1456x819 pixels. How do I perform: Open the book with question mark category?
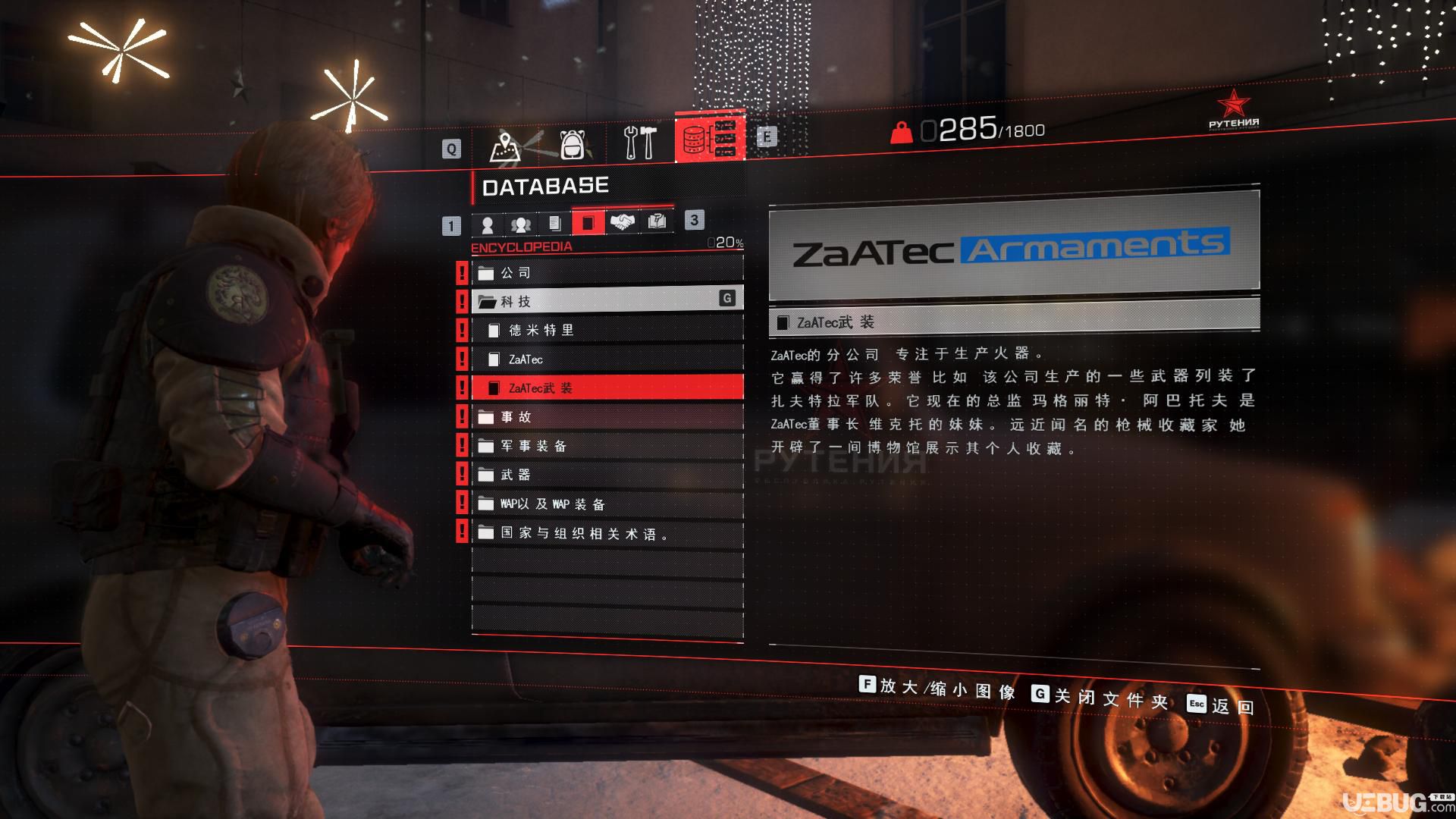pyautogui.click(x=656, y=221)
